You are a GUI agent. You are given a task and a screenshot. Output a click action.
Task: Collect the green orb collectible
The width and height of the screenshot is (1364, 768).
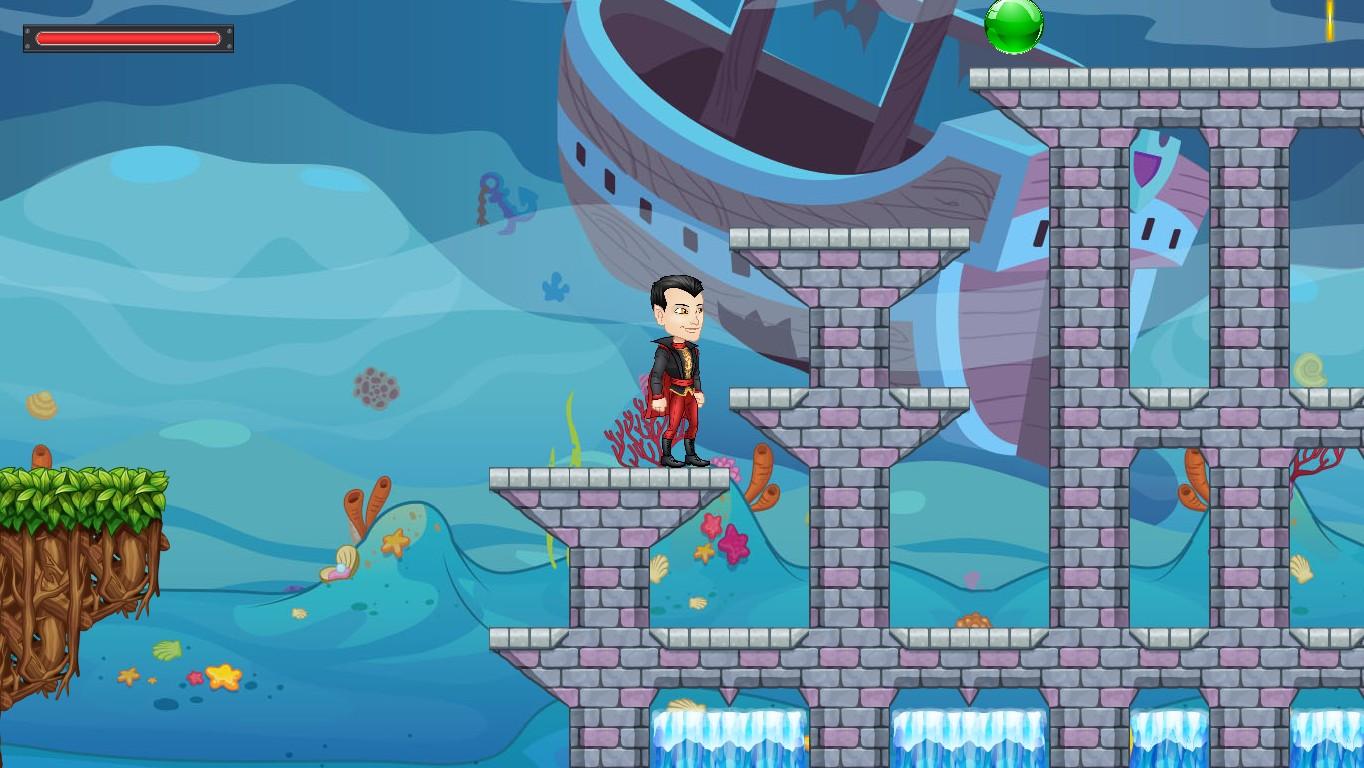(1014, 25)
